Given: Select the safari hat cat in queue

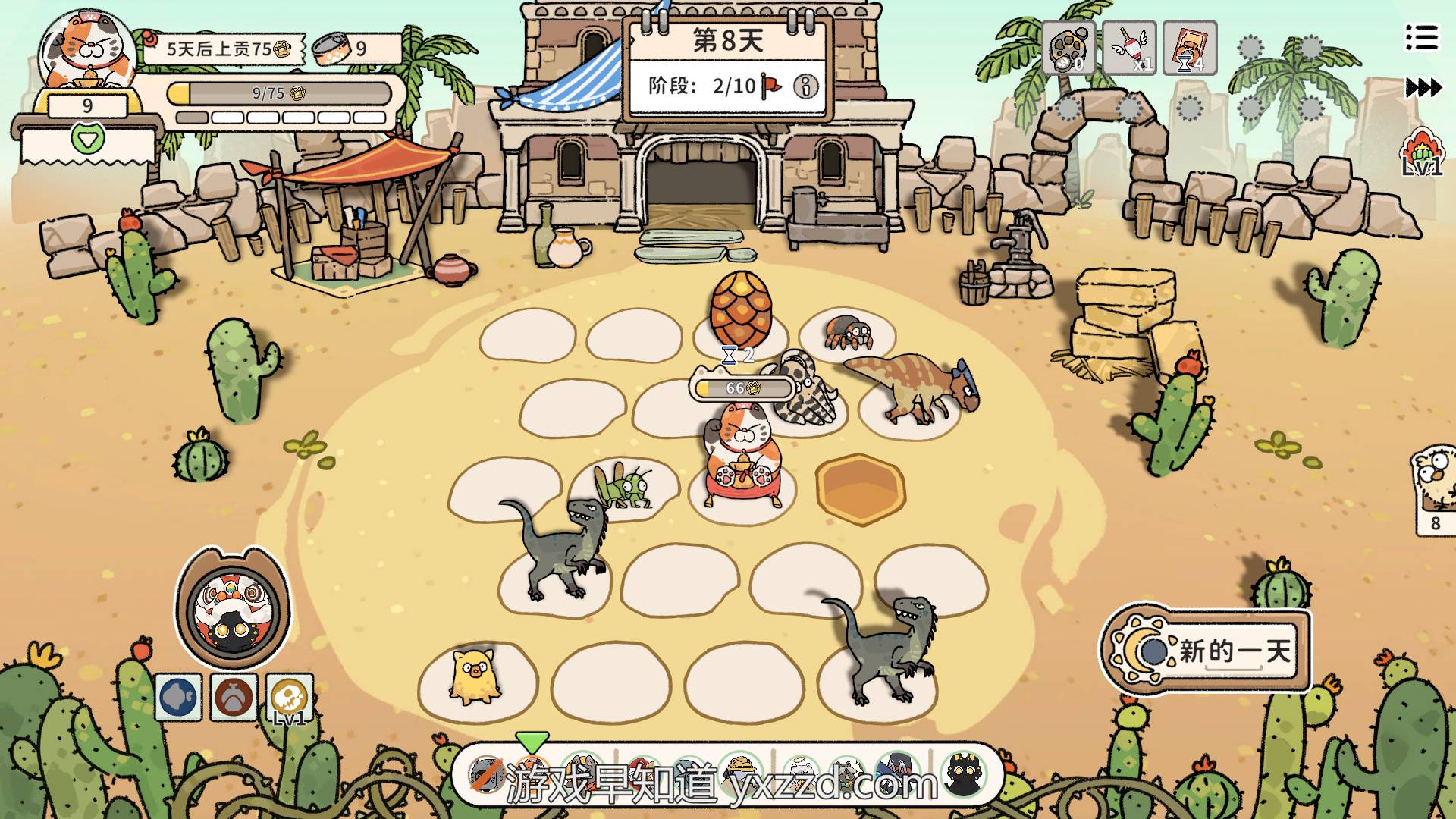Looking at the screenshot, I should [x=740, y=772].
